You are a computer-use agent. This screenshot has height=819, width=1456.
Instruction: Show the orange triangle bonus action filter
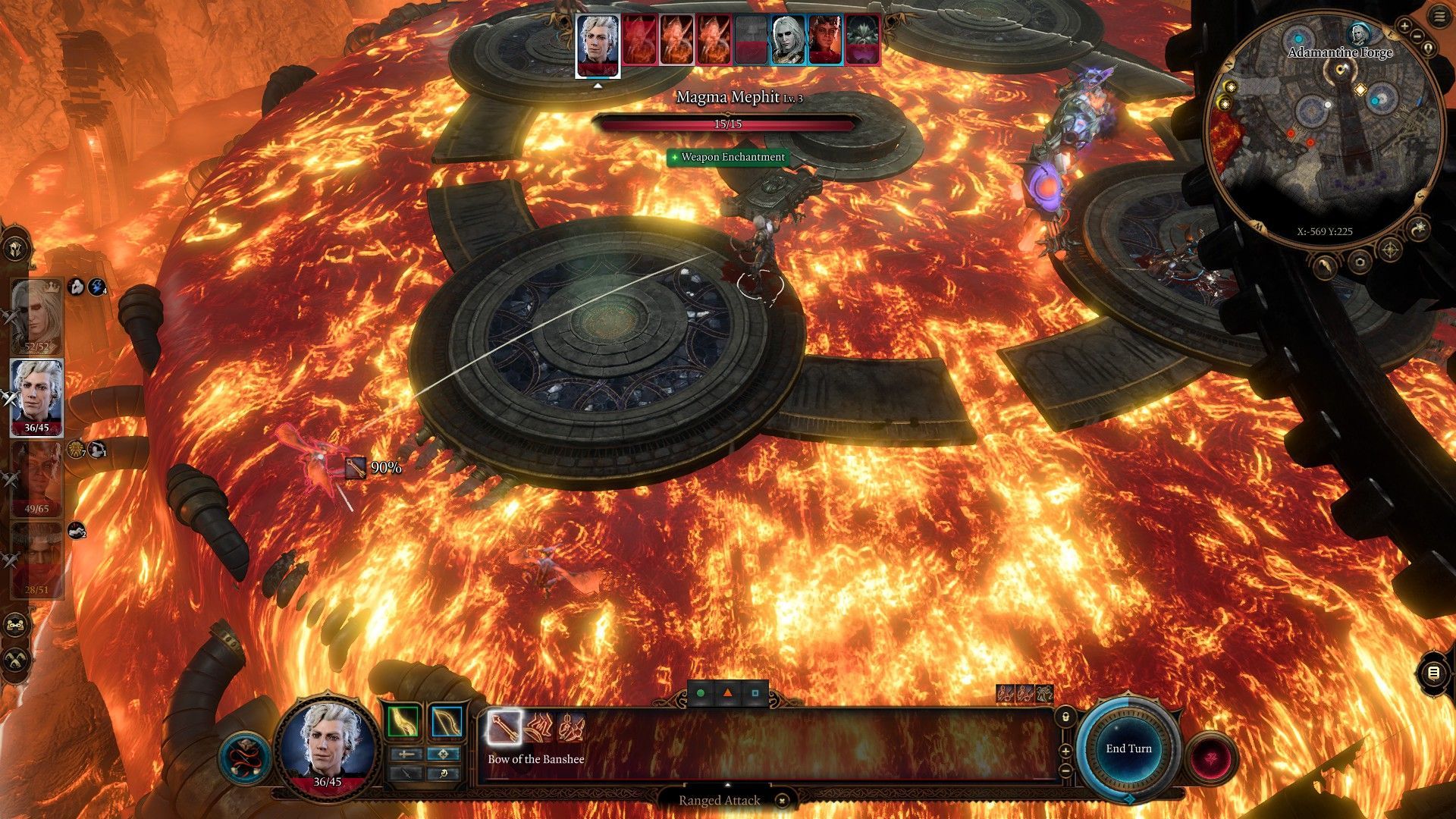[x=728, y=693]
